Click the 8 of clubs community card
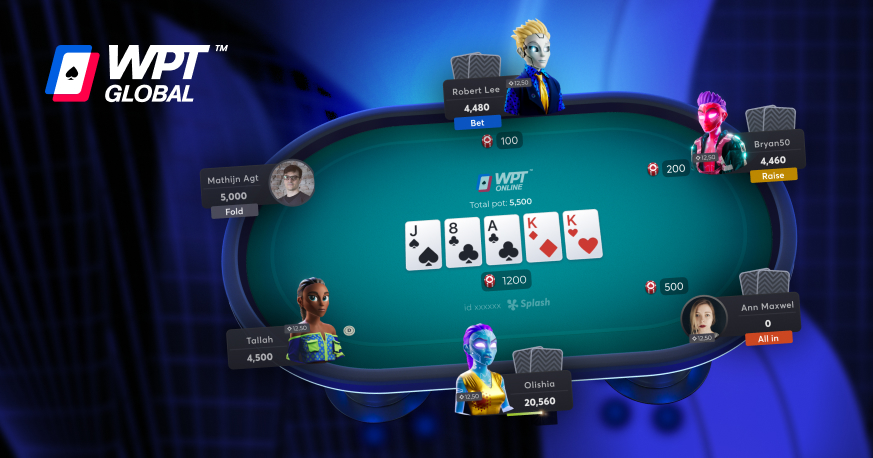The width and height of the screenshot is (873, 458). pyautogui.click(x=463, y=243)
